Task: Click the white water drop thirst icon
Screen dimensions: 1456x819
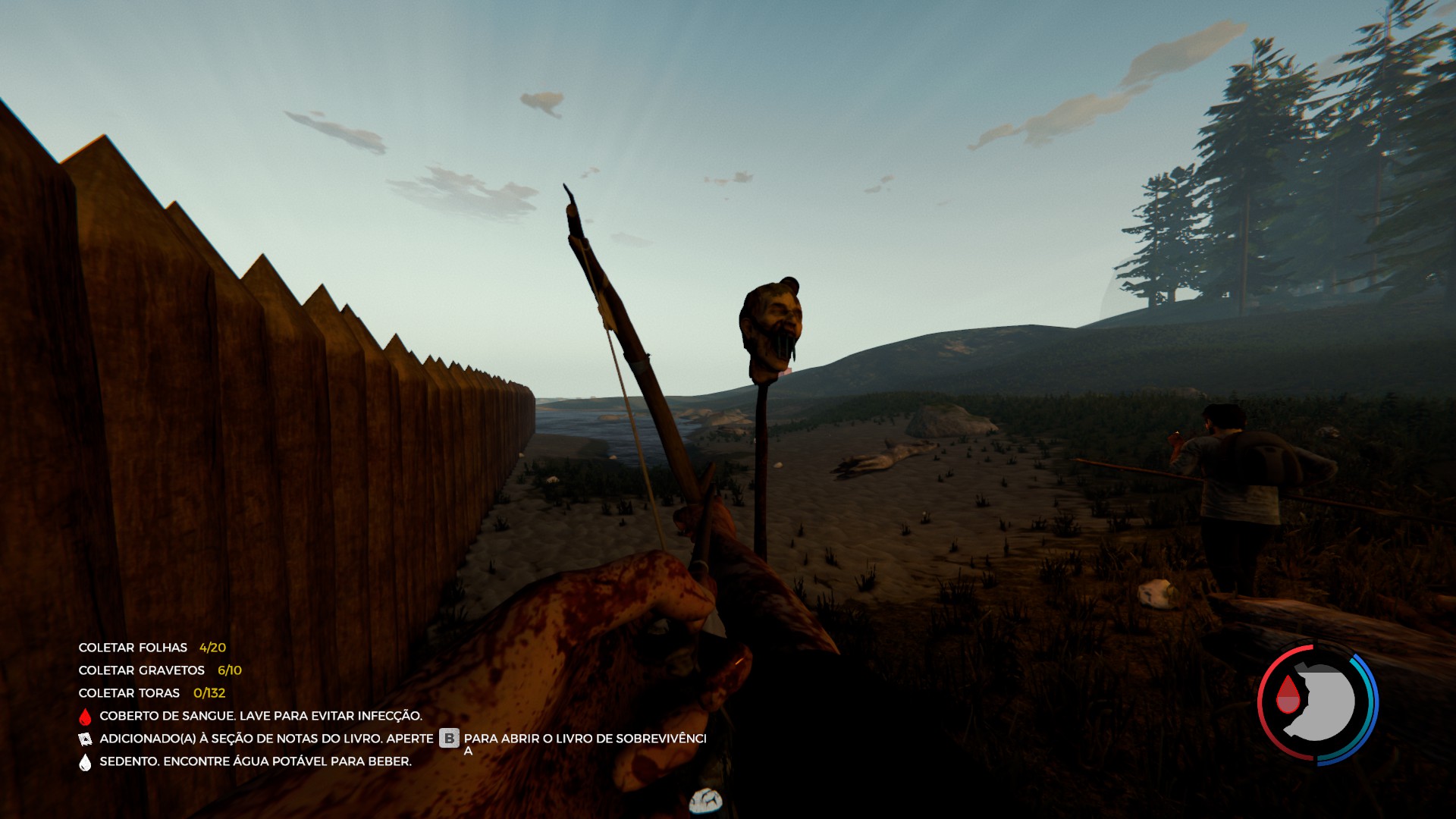Action: [85, 762]
